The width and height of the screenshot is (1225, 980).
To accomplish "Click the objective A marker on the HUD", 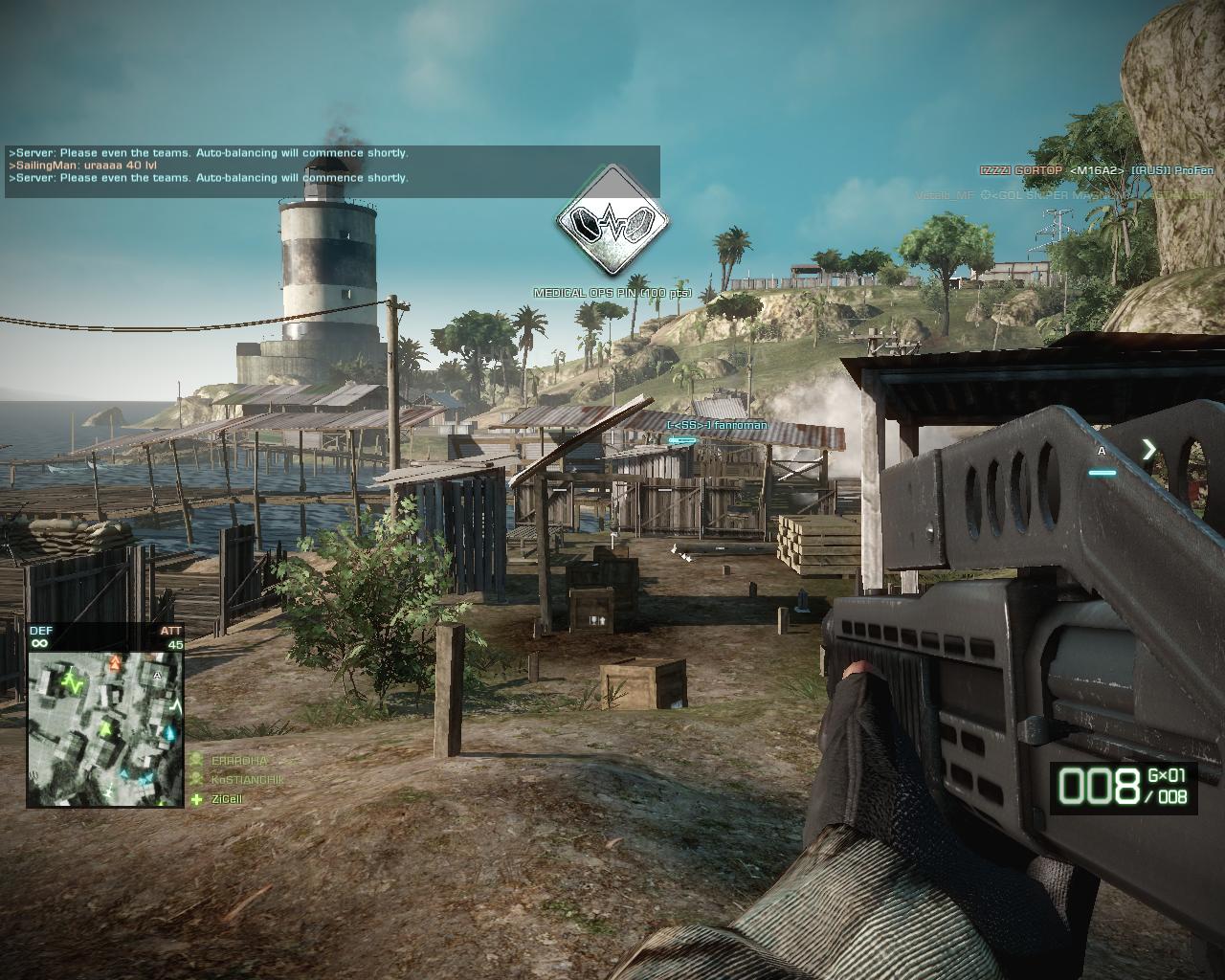I will (1102, 451).
